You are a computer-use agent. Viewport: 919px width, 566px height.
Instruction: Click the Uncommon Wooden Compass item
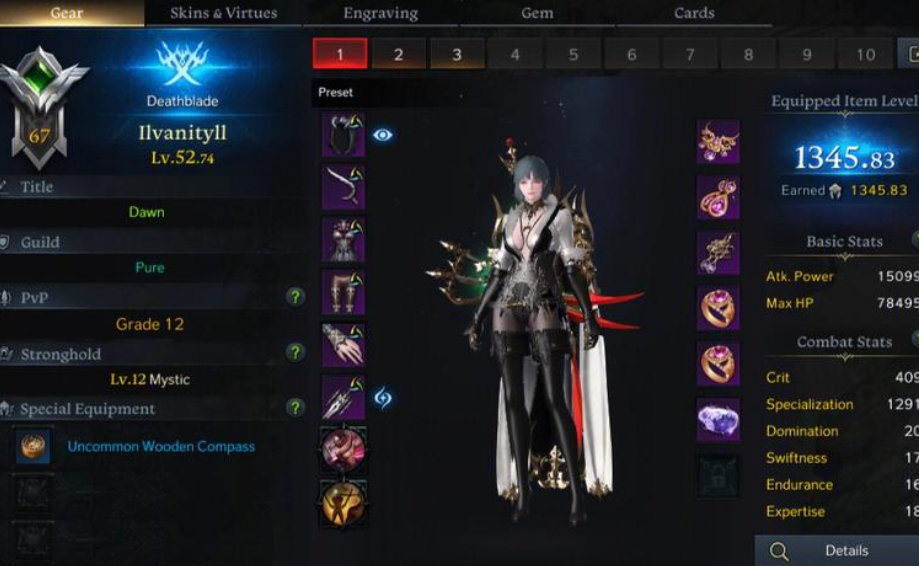[161, 447]
